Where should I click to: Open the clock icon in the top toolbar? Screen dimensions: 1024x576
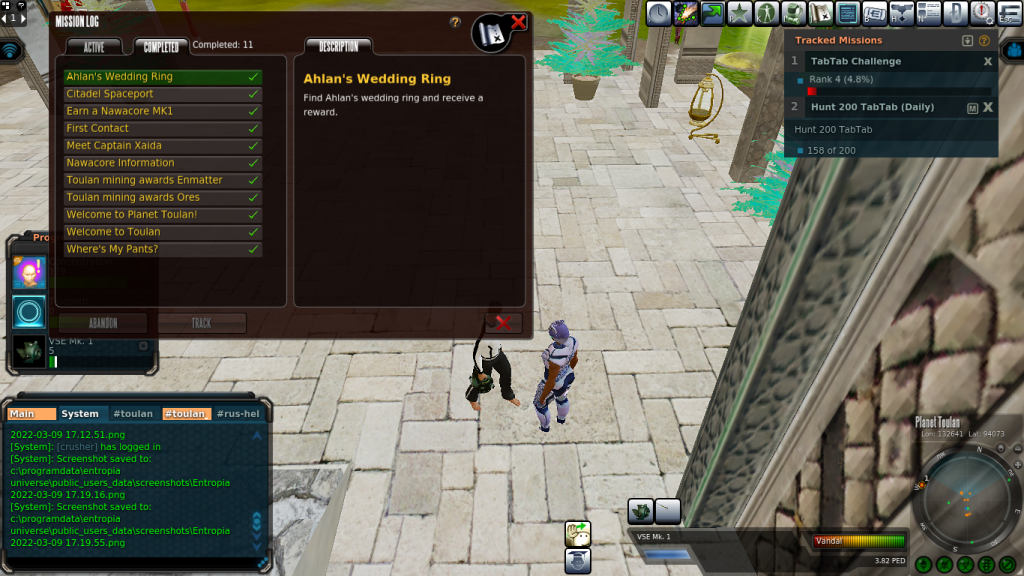[658, 13]
